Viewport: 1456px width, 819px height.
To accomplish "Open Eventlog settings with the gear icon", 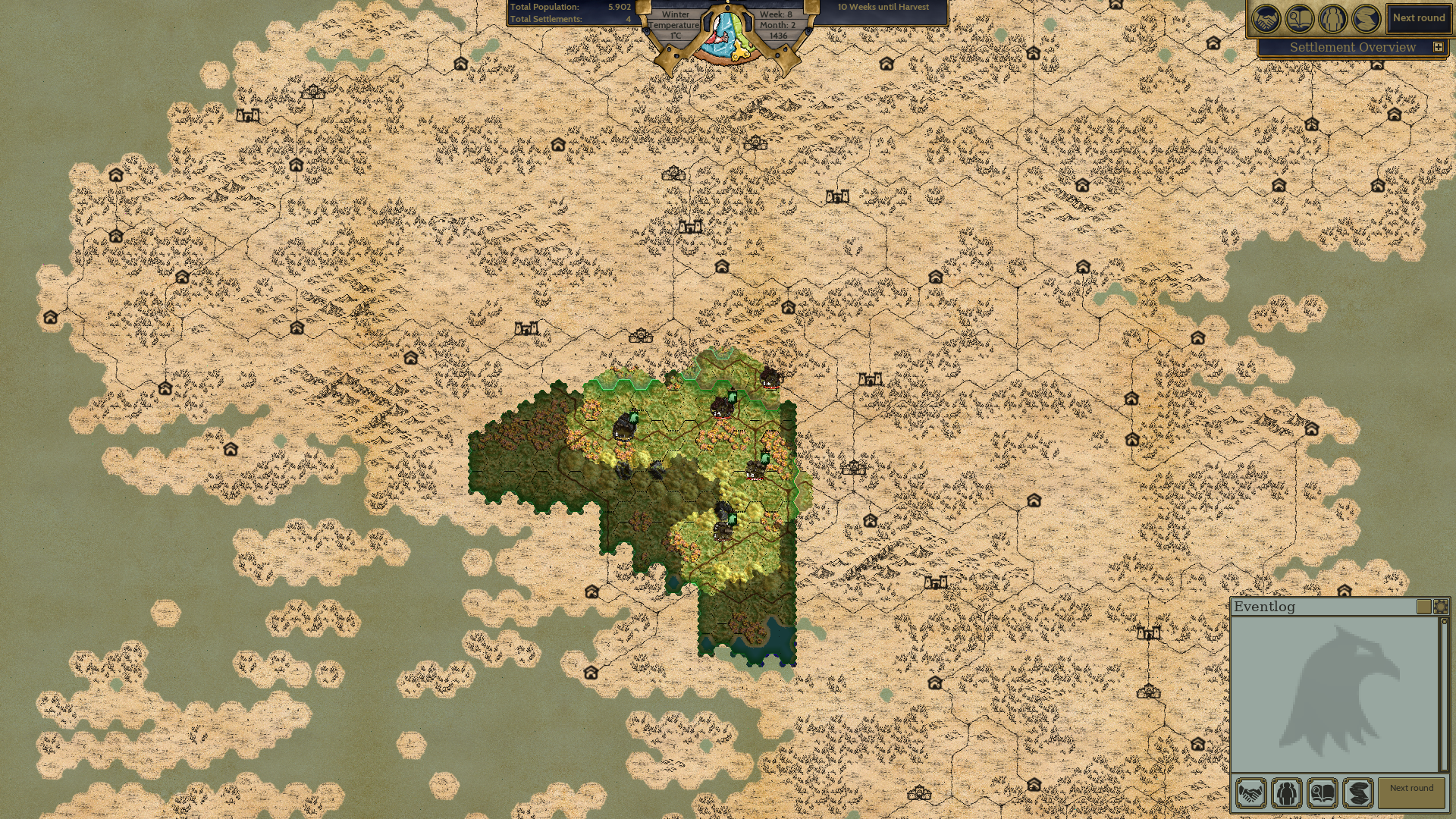I will tap(1440, 607).
